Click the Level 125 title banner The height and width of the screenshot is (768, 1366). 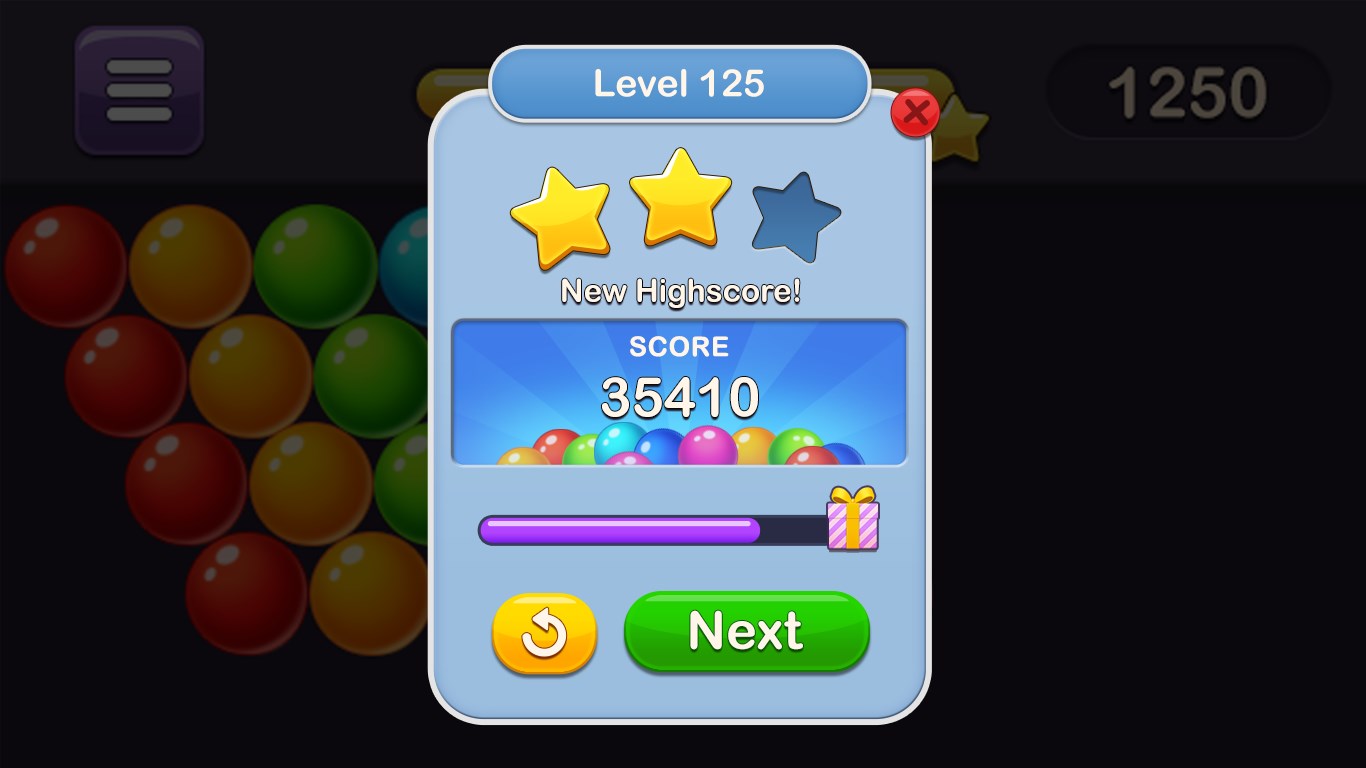click(679, 85)
